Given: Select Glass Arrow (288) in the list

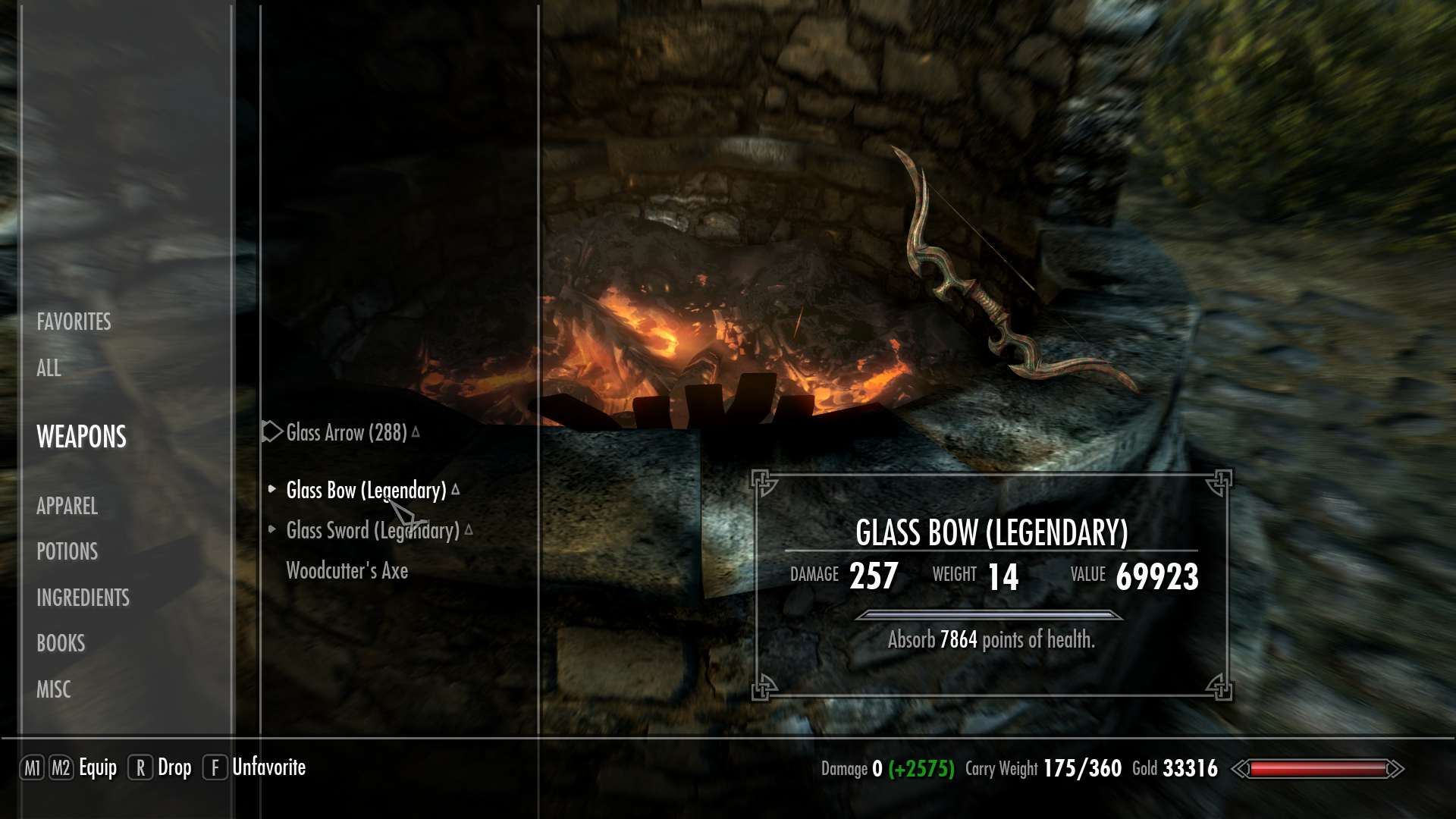Looking at the screenshot, I should click(x=346, y=432).
